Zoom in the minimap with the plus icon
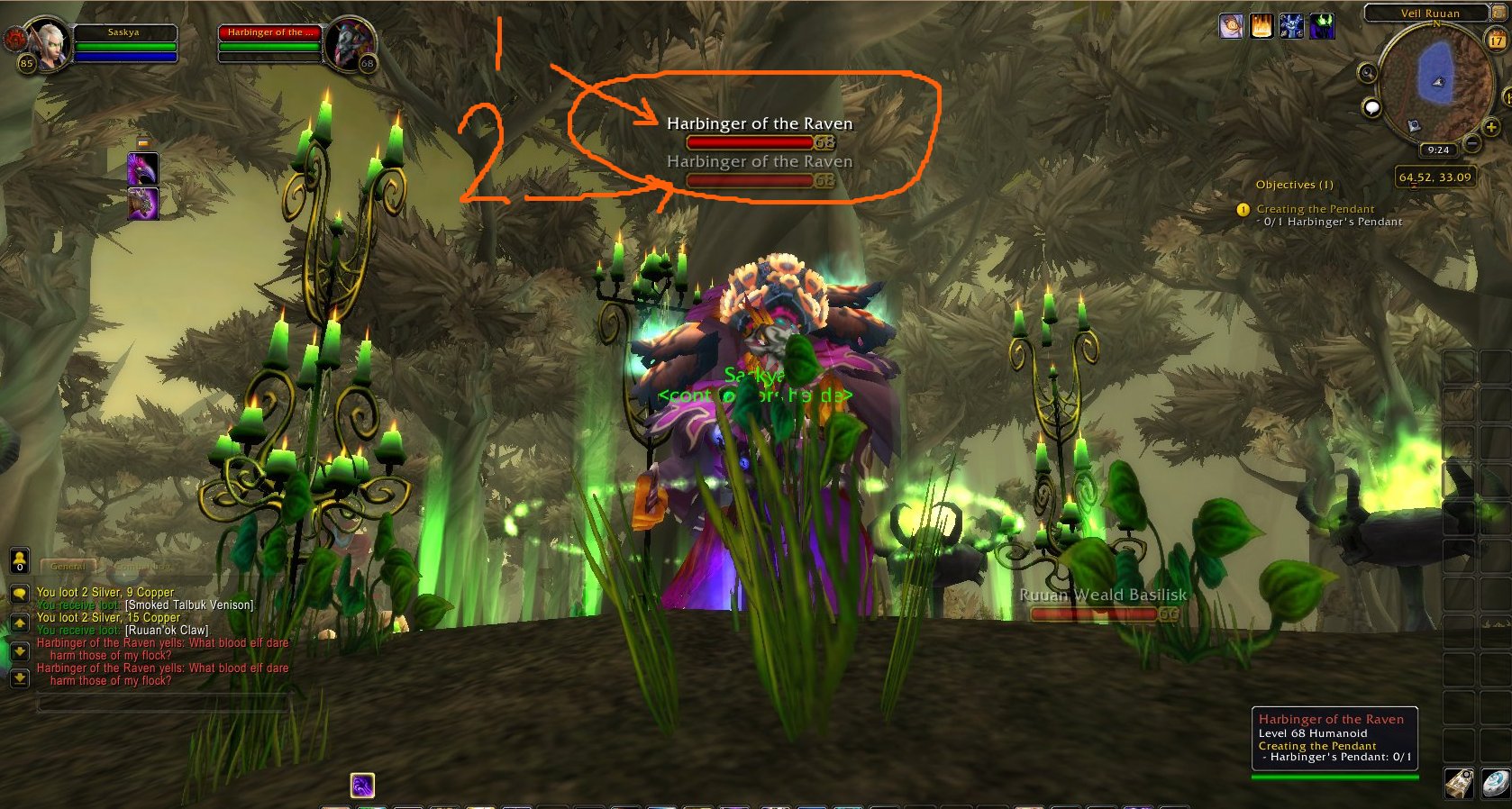 pos(1491,127)
